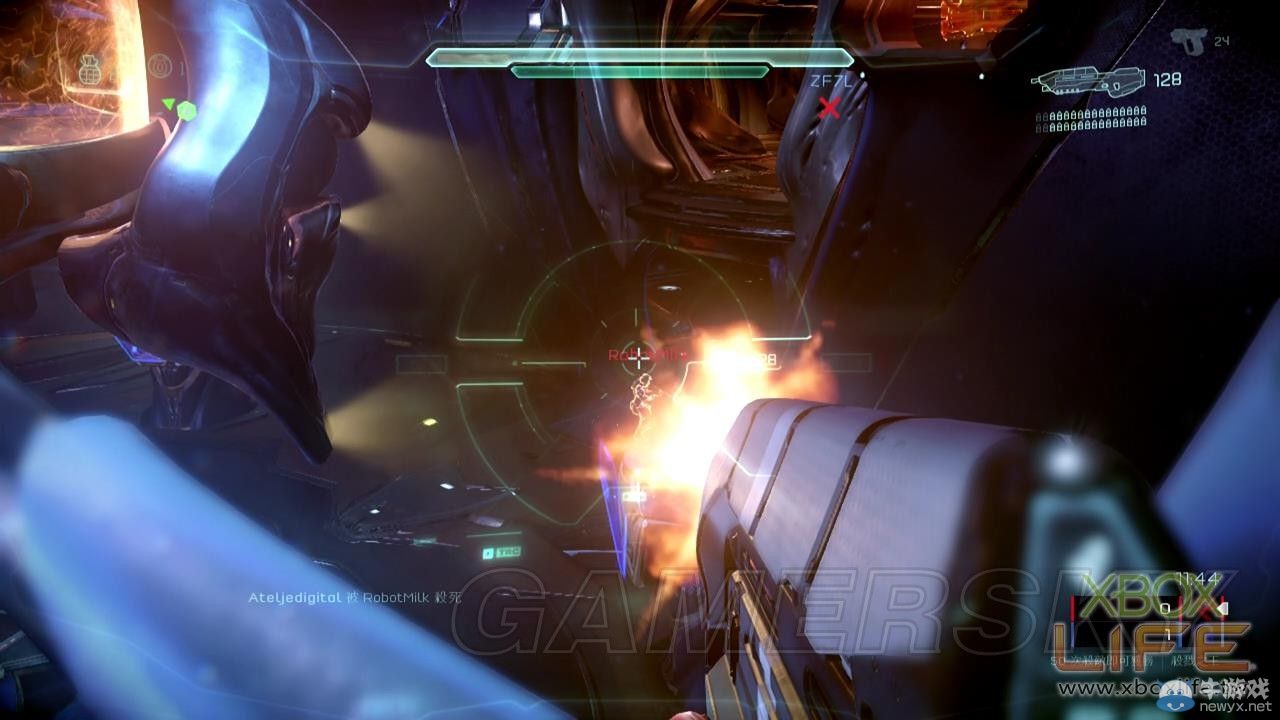Viewport: 1280px width, 720px height.
Task: Activate the circular armor ability icon
Action: pos(159,66)
